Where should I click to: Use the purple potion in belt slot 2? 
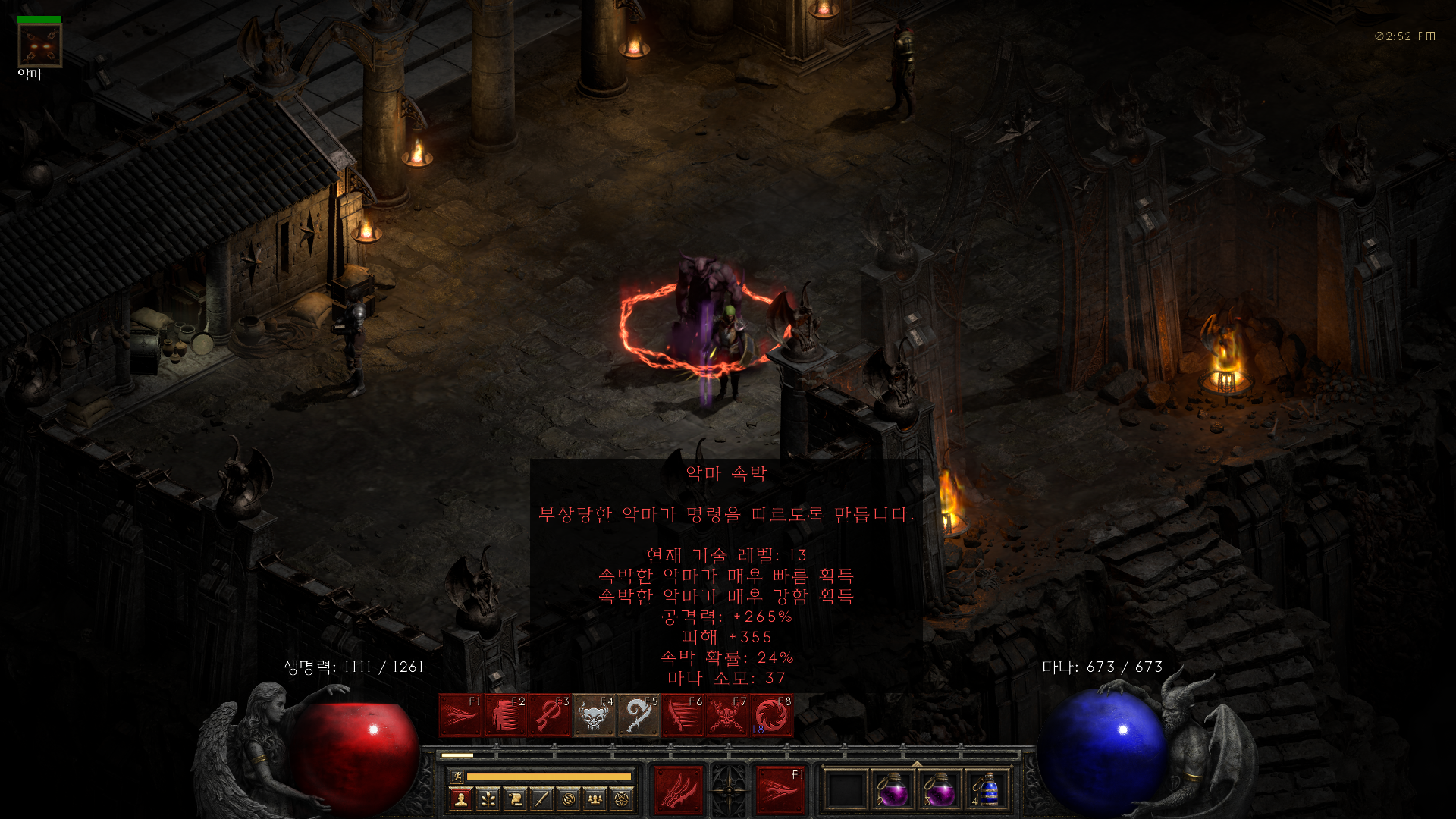[x=893, y=791]
